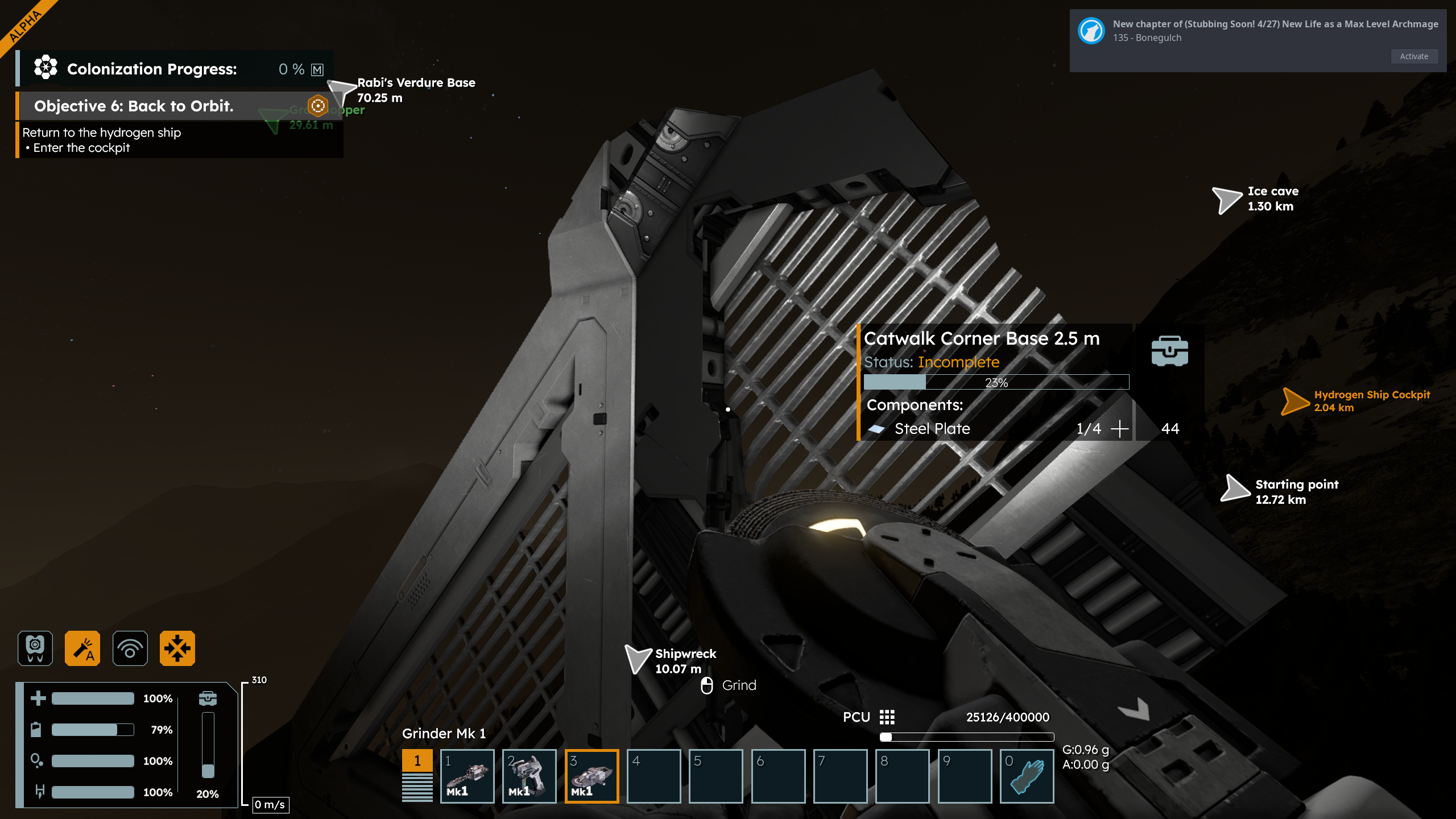Click the PCU grid icon
This screenshot has height=819, width=1456.
(x=887, y=717)
